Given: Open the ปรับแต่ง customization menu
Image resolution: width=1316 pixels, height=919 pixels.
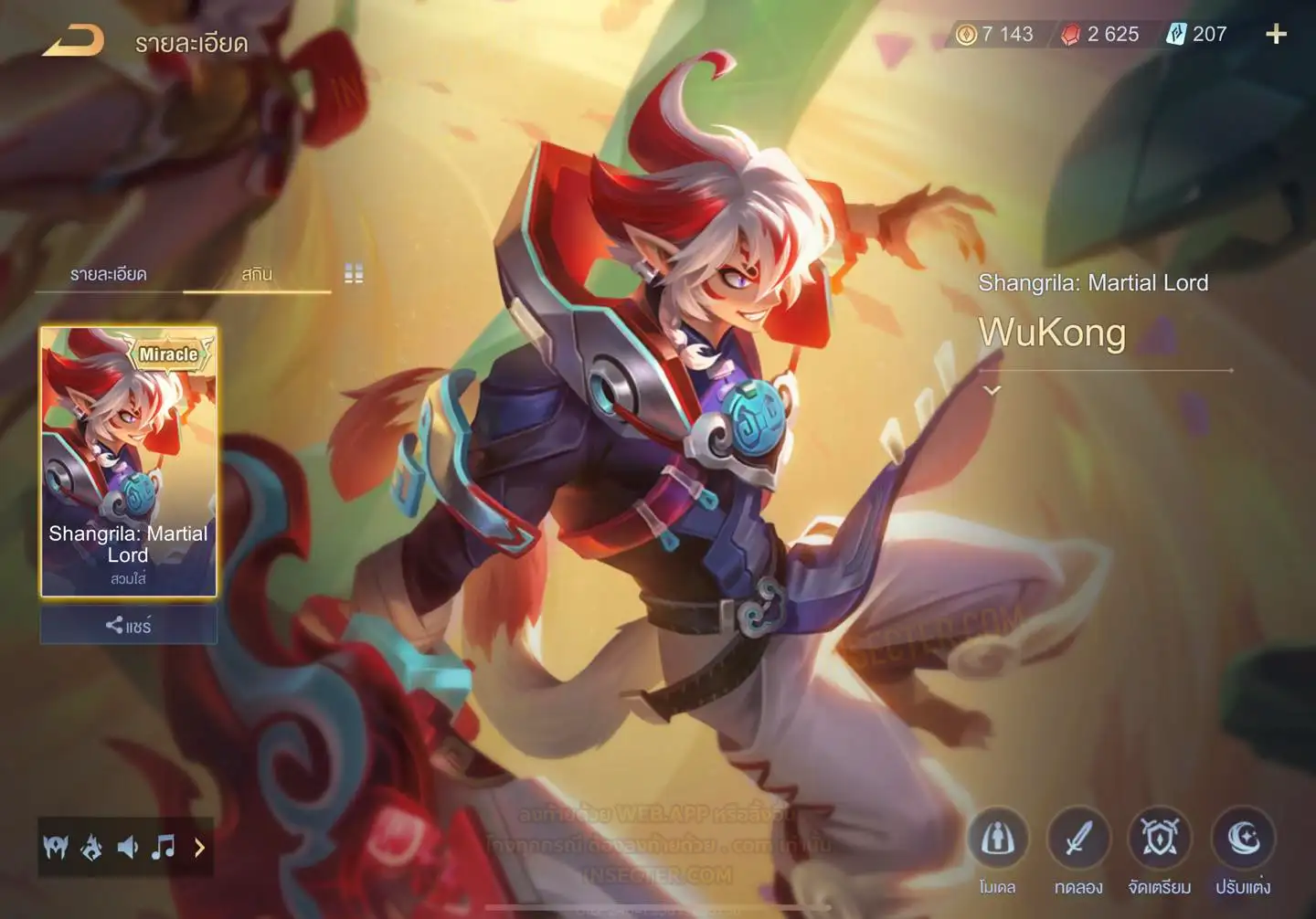Looking at the screenshot, I should point(1243,839).
